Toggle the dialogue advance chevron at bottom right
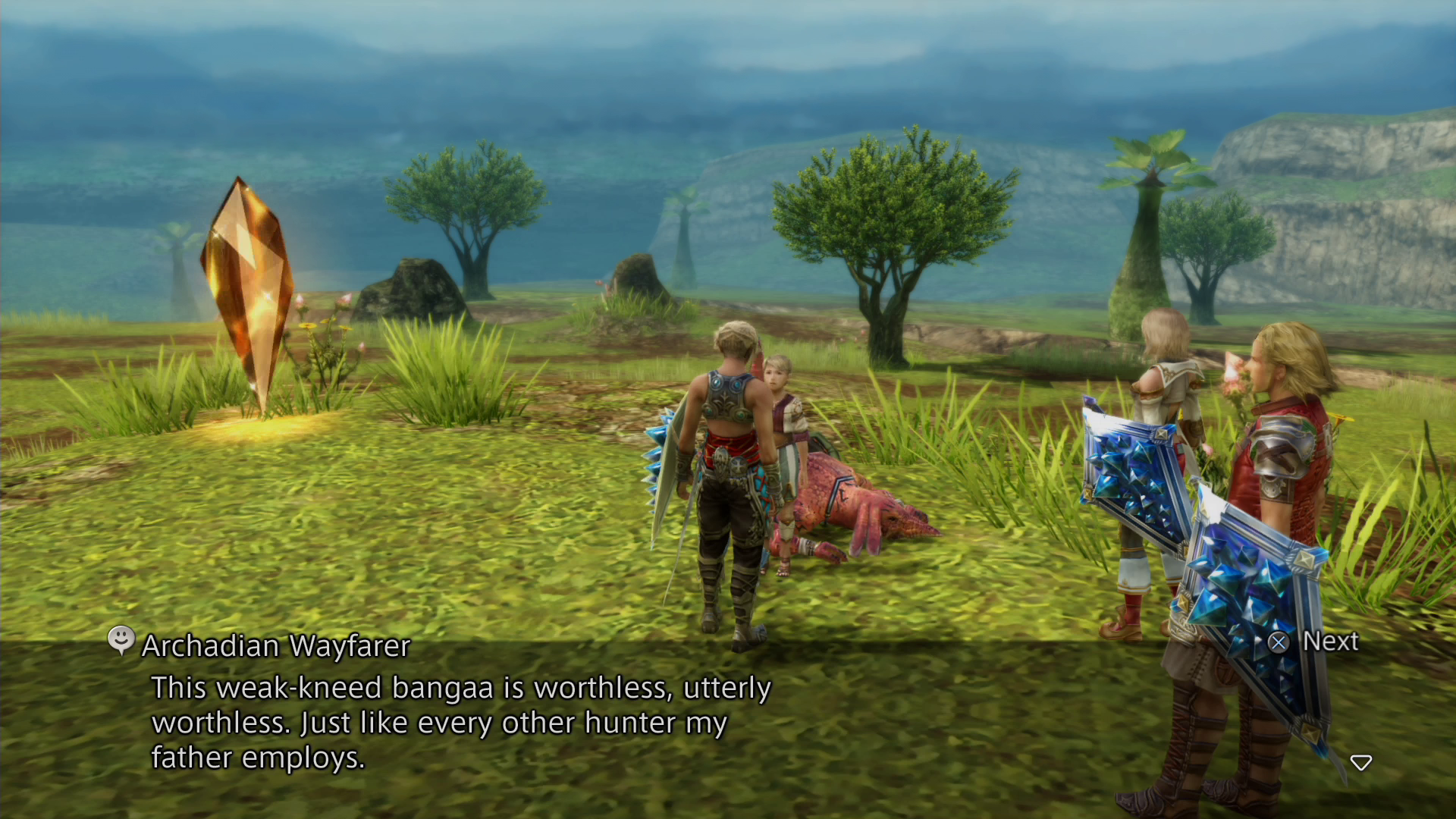 (1362, 764)
